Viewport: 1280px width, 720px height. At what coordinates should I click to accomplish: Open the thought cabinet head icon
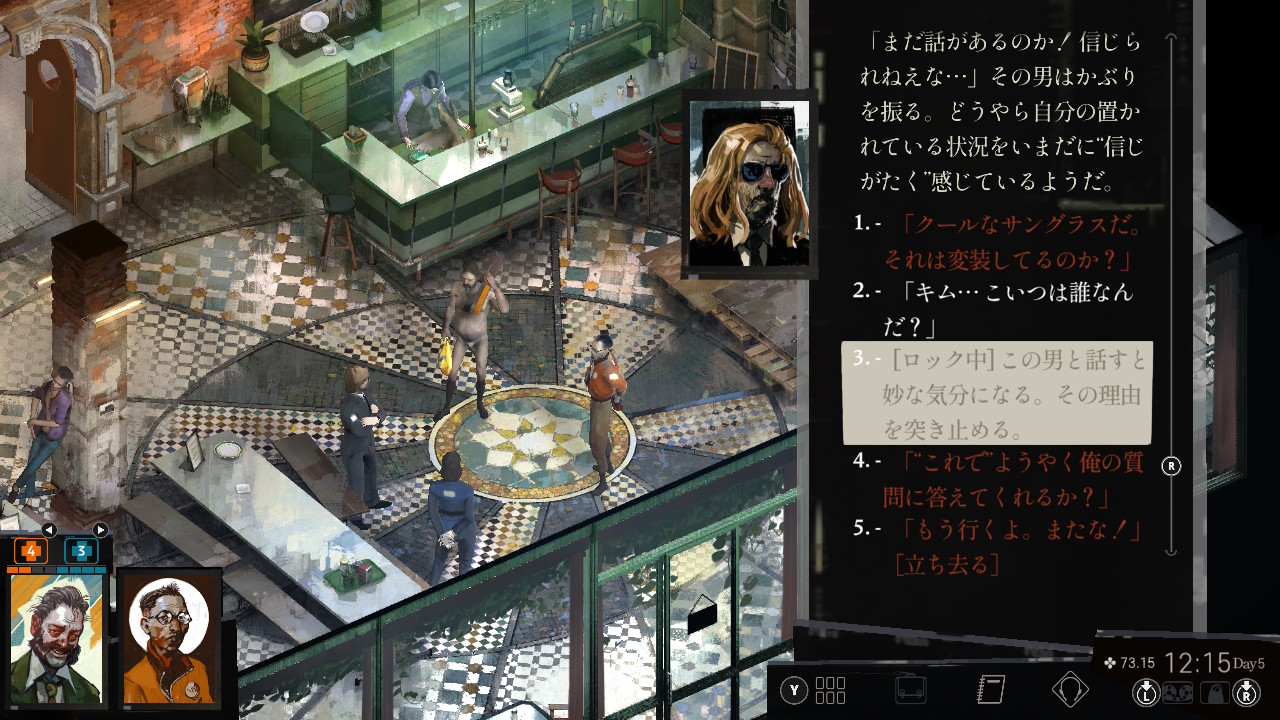click(1070, 690)
